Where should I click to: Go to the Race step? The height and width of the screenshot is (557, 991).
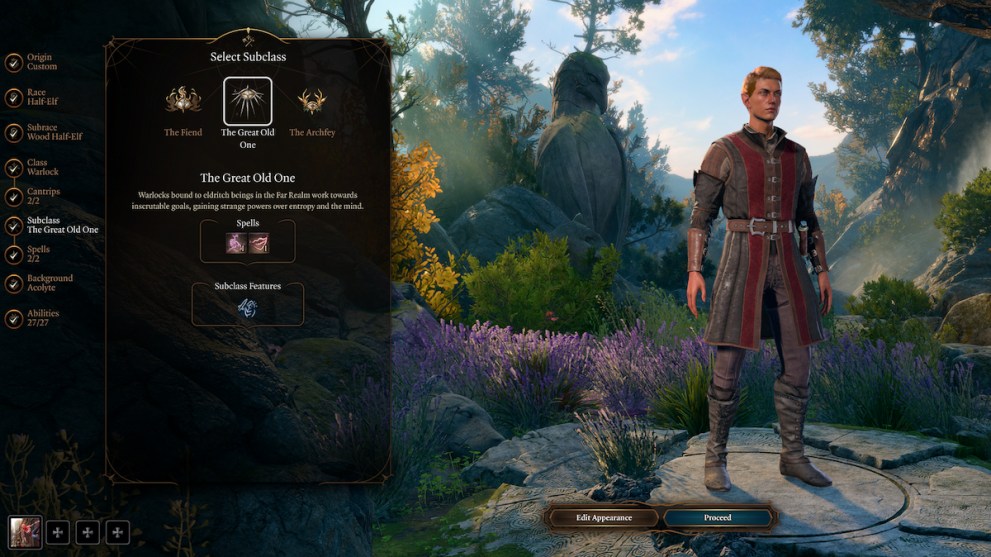[x=40, y=97]
